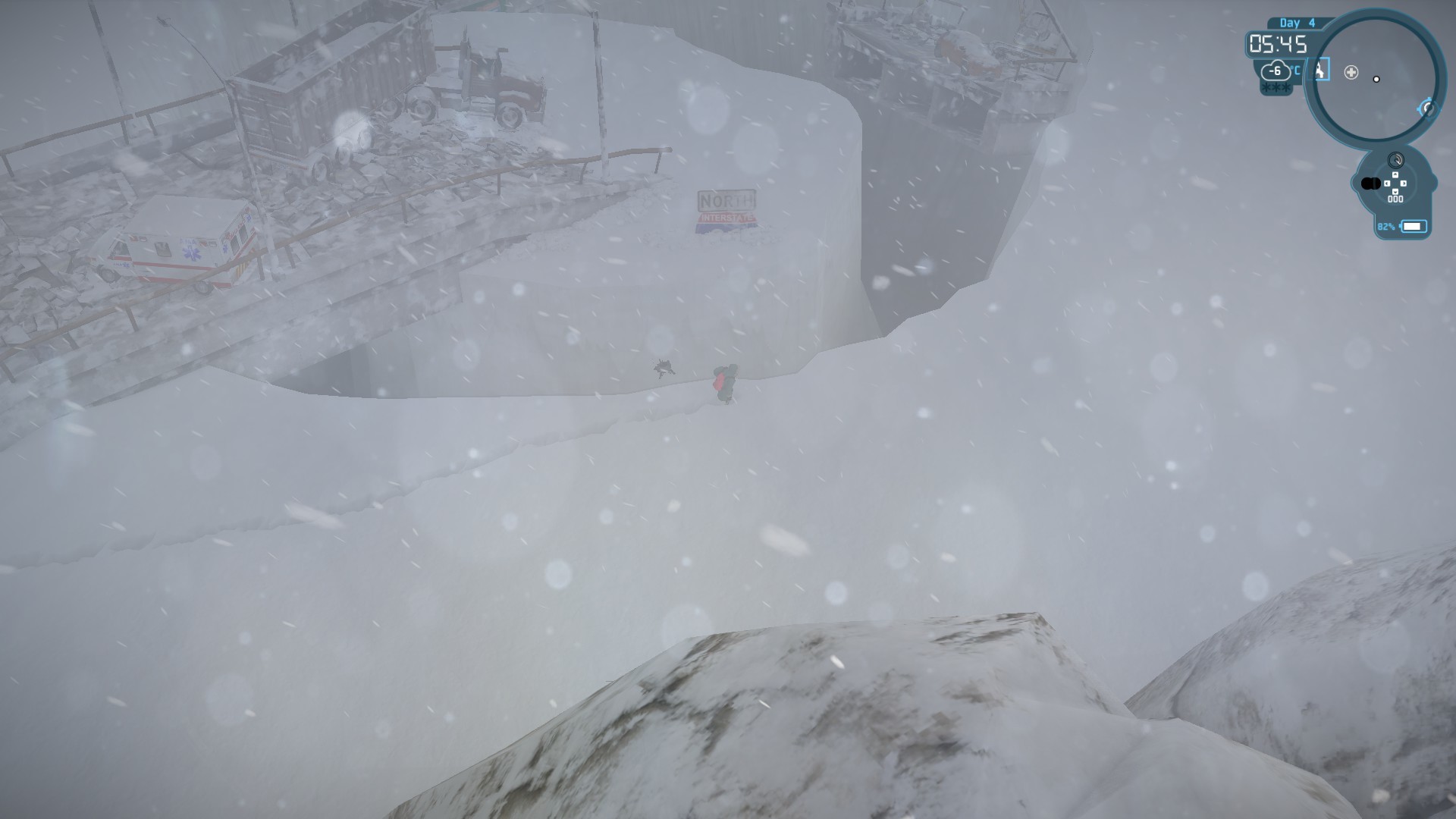Click the 05:45 digital clock display
Screen dimensions: 1456x819
(1277, 44)
